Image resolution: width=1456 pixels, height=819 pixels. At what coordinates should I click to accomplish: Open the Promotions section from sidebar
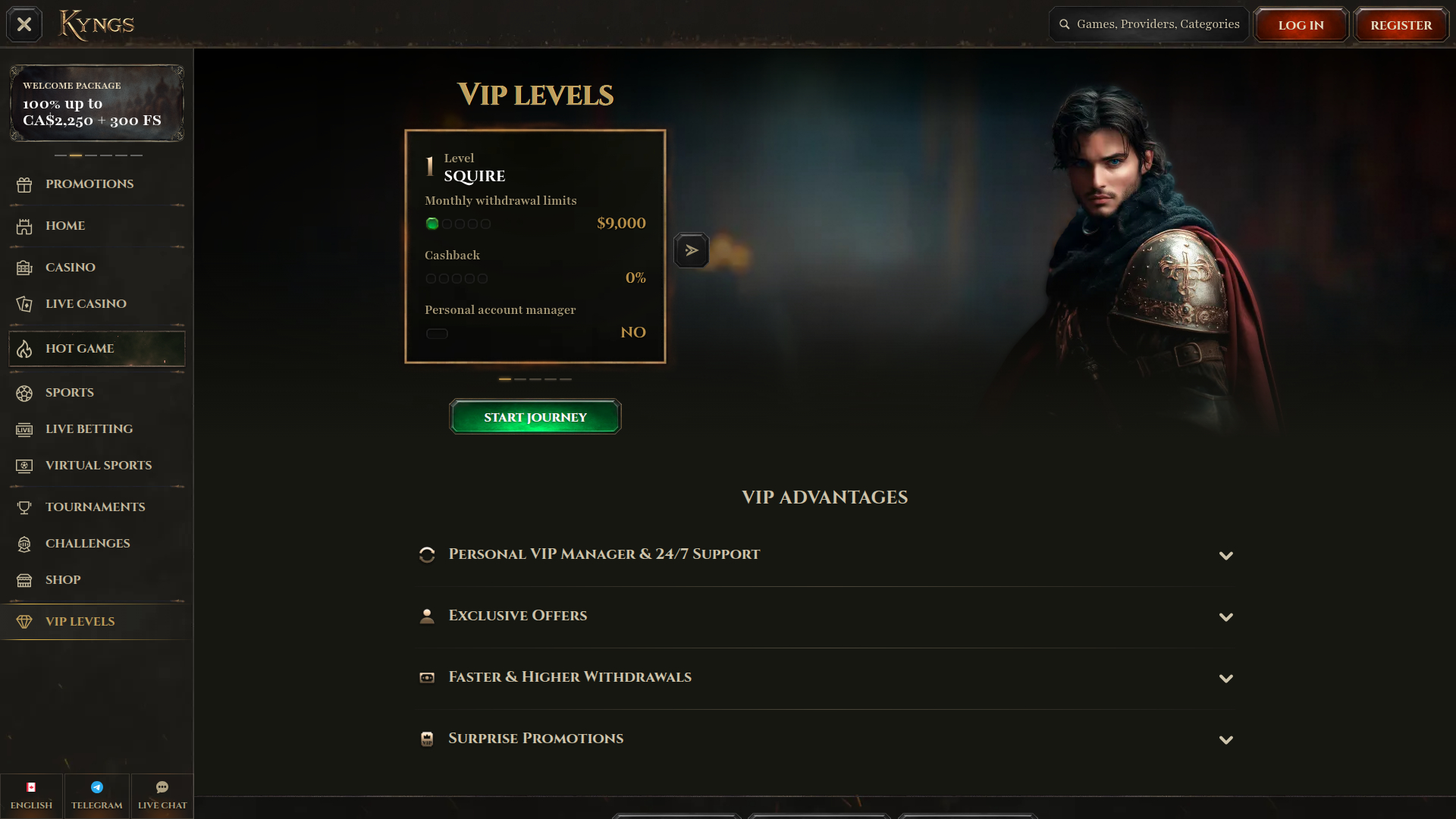(x=24, y=184)
